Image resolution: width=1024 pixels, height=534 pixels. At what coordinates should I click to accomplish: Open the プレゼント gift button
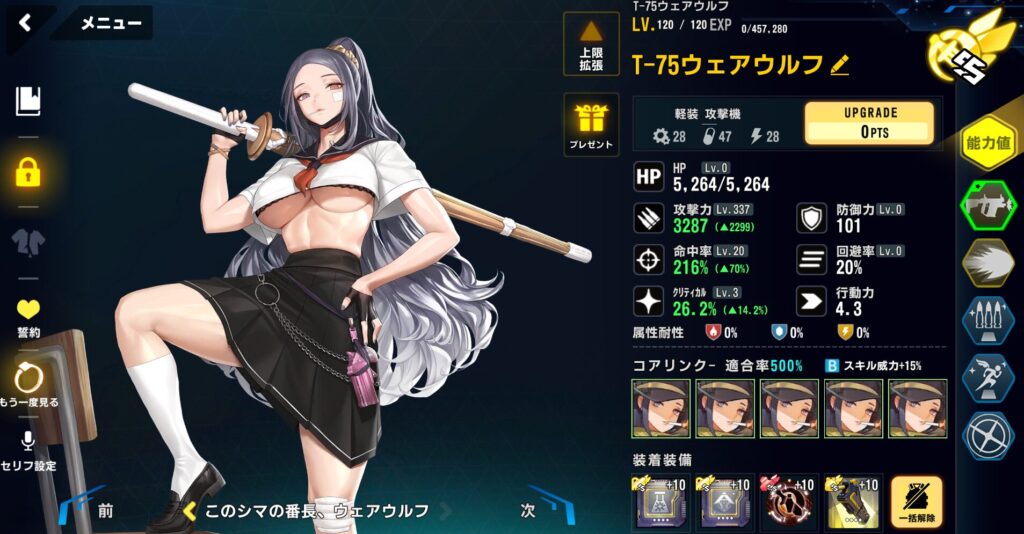coord(591,126)
